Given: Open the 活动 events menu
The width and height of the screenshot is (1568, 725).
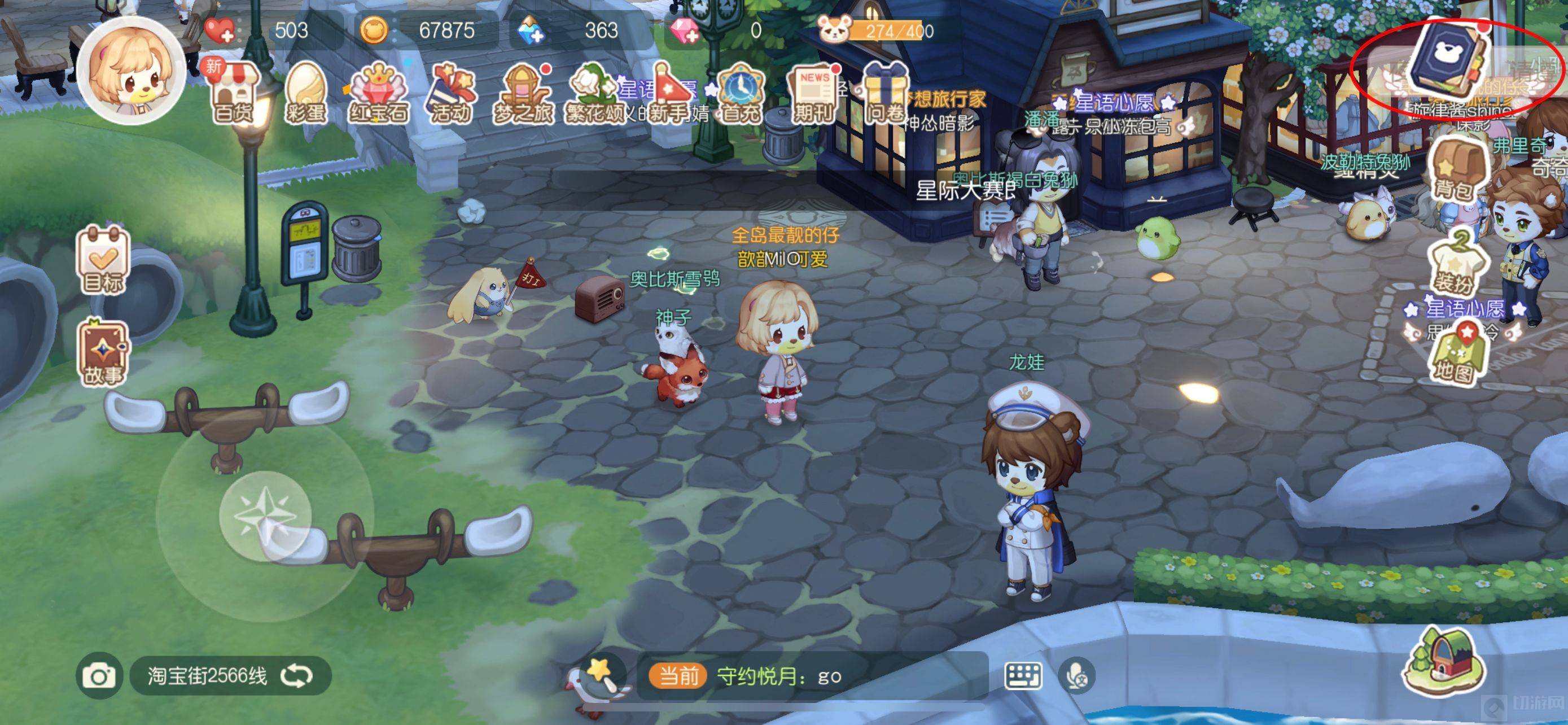Looking at the screenshot, I should pos(450,94).
